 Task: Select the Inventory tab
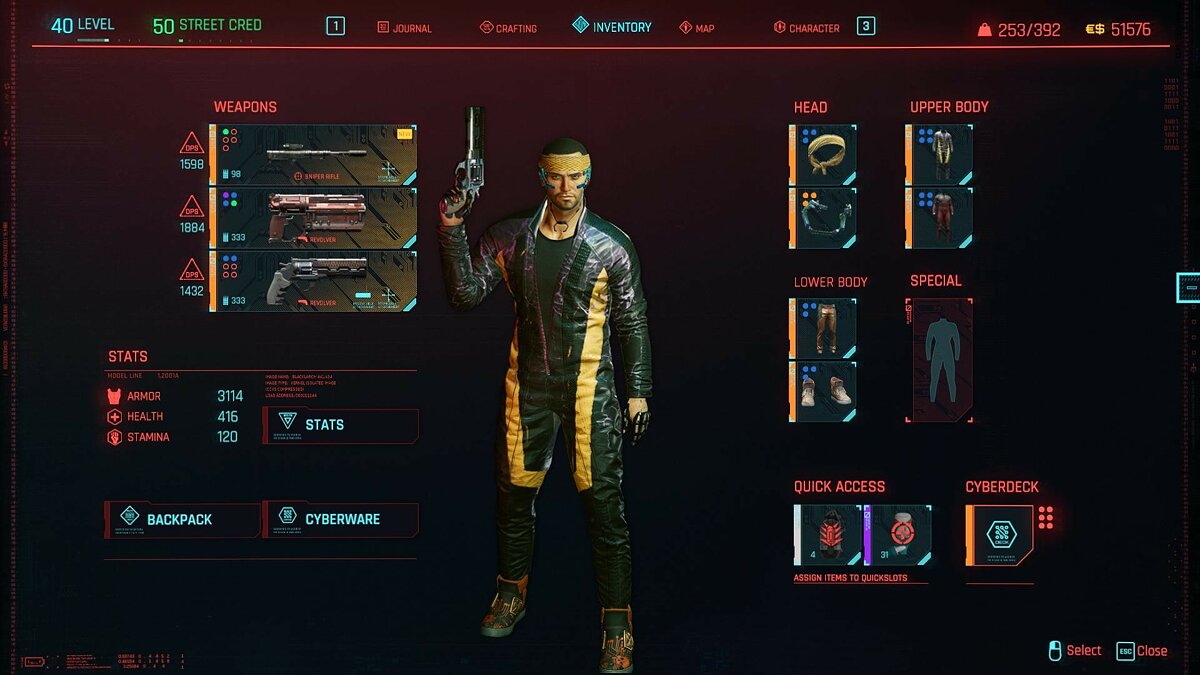(x=612, y=27)
